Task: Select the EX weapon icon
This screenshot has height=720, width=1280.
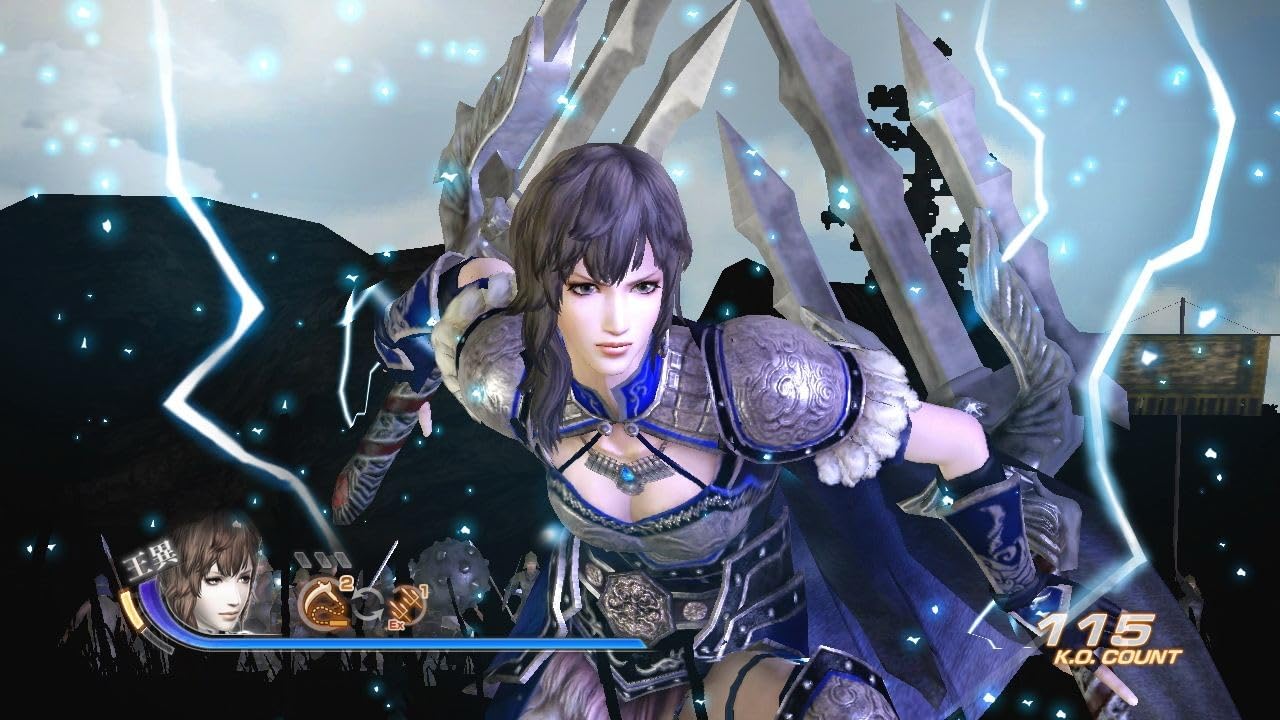Action: (x=406, y=604)
